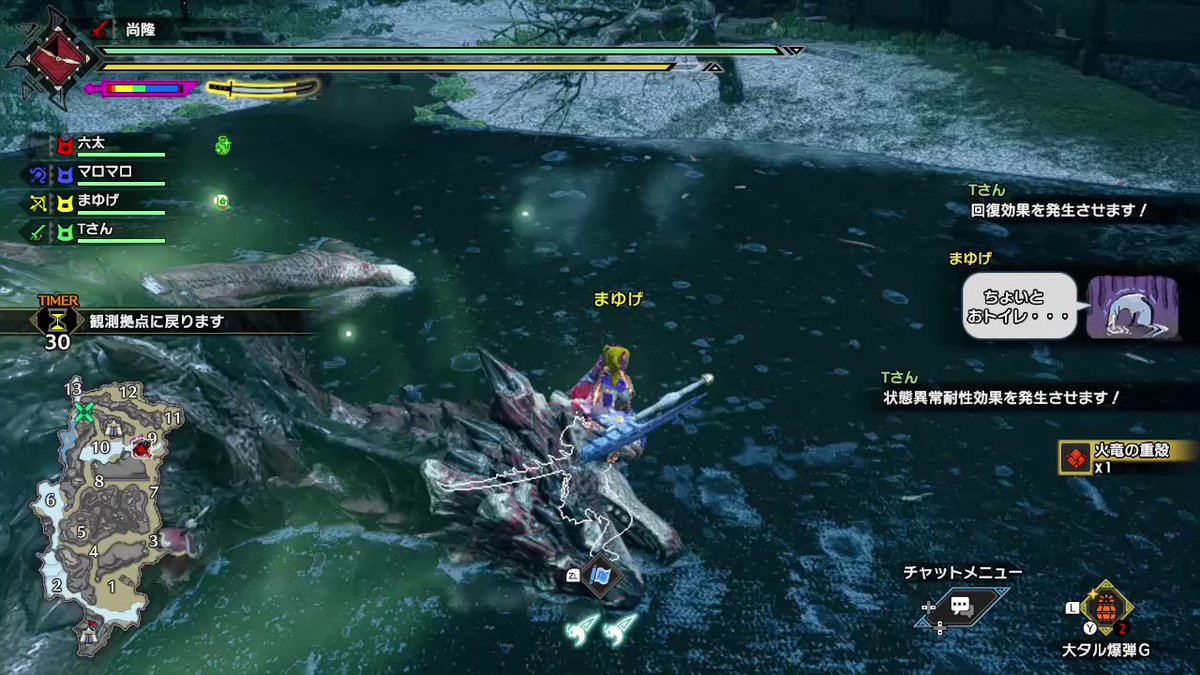Image resolution: width=1200 pixels, height=675 pixels.
Task: Select party member マロマロ in the list
Action: 105,172
